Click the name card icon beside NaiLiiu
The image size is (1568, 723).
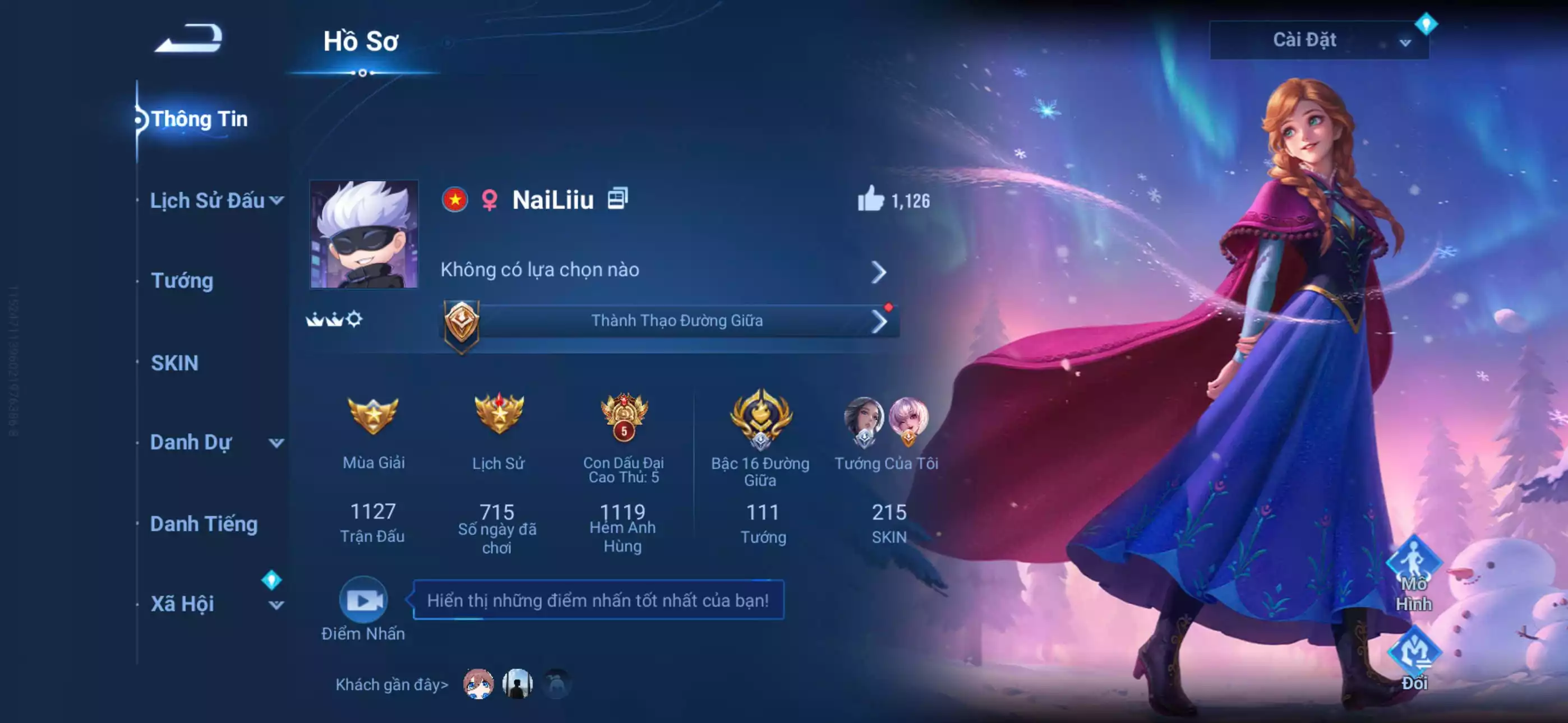[x=619, y=200]
